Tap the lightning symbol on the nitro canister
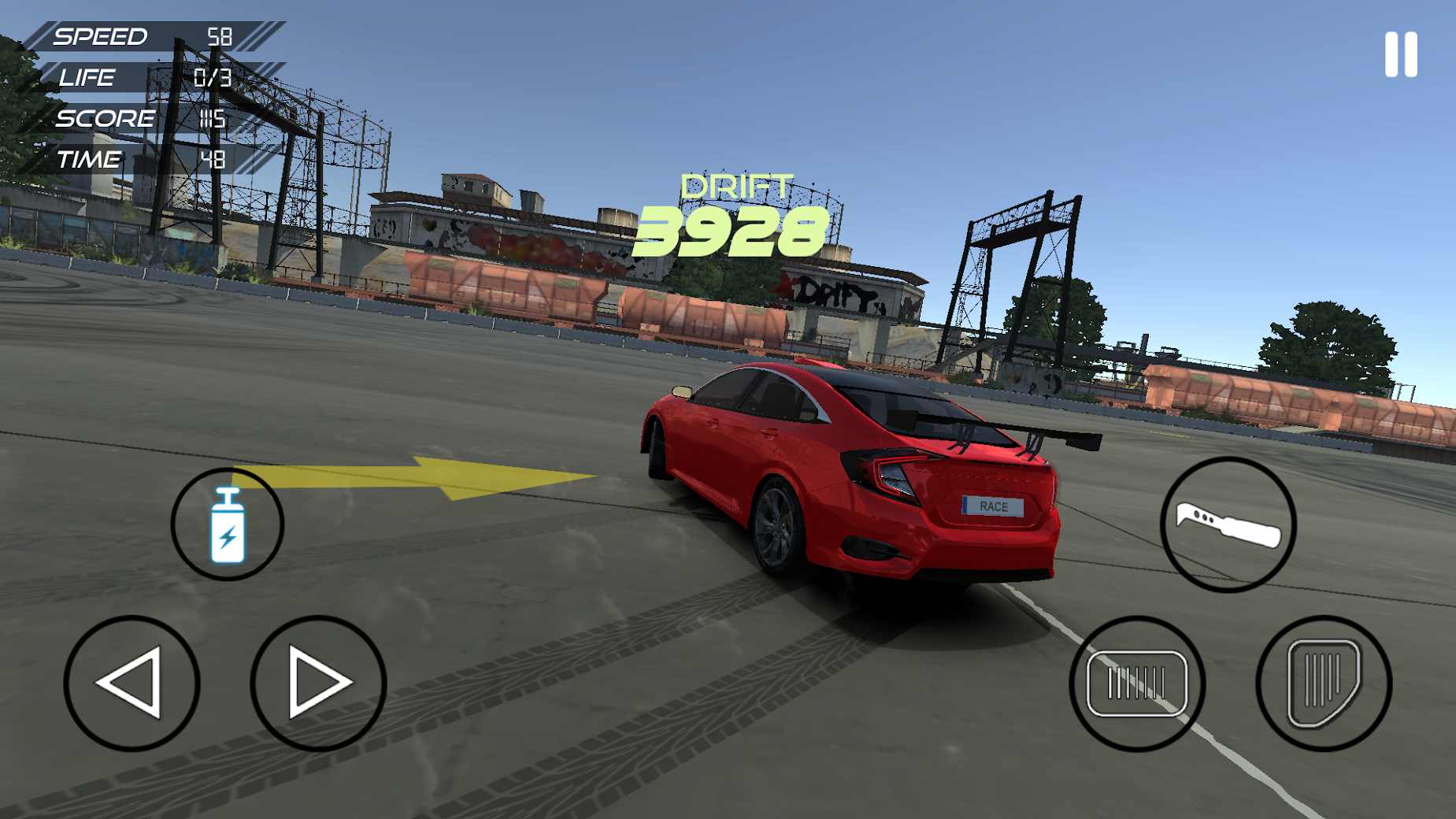 [228, 535]
